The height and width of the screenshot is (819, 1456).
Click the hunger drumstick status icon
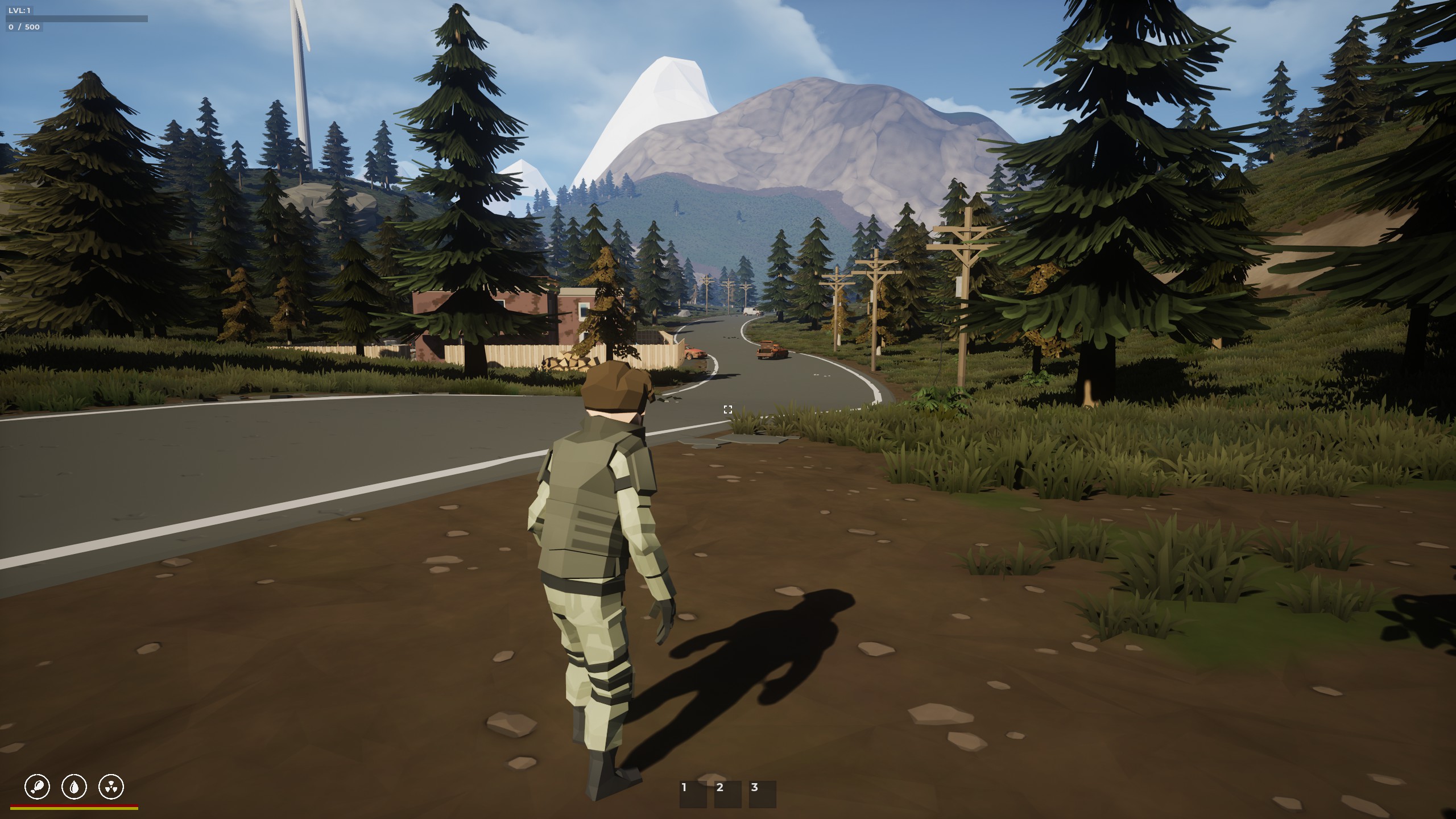point(38,787)
